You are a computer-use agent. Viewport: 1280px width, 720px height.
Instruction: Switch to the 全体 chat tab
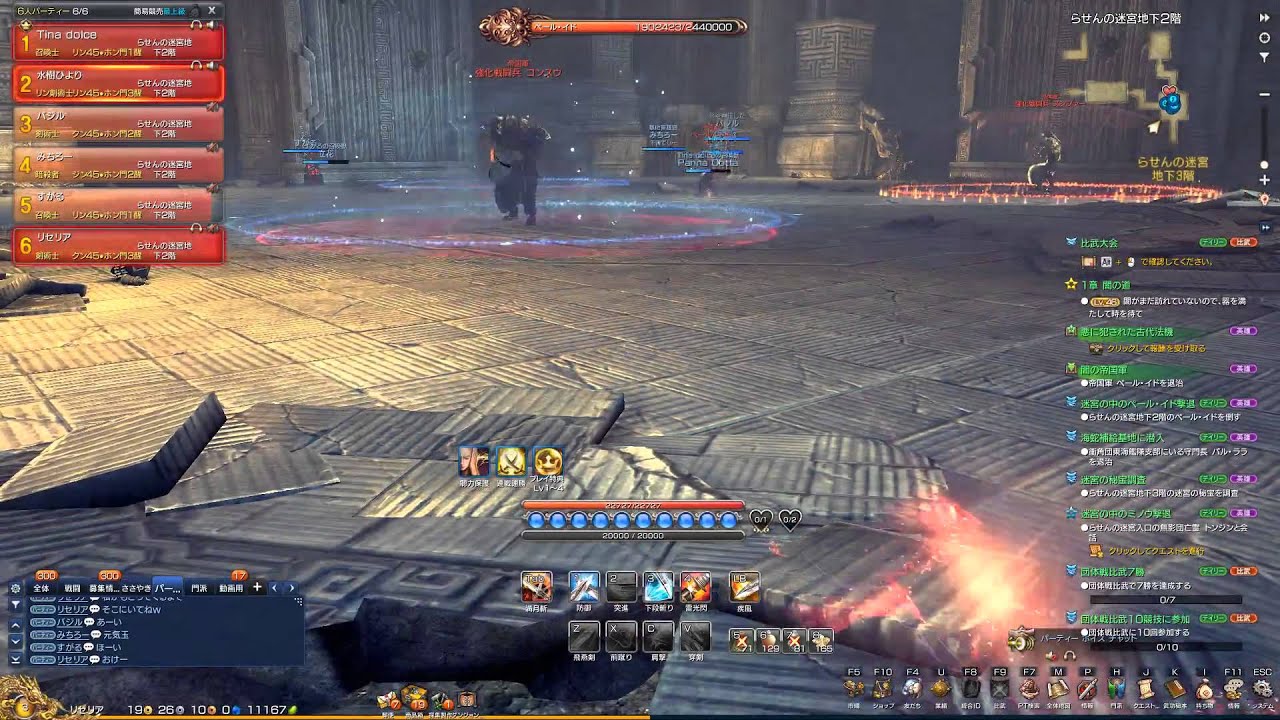point(41,588)
